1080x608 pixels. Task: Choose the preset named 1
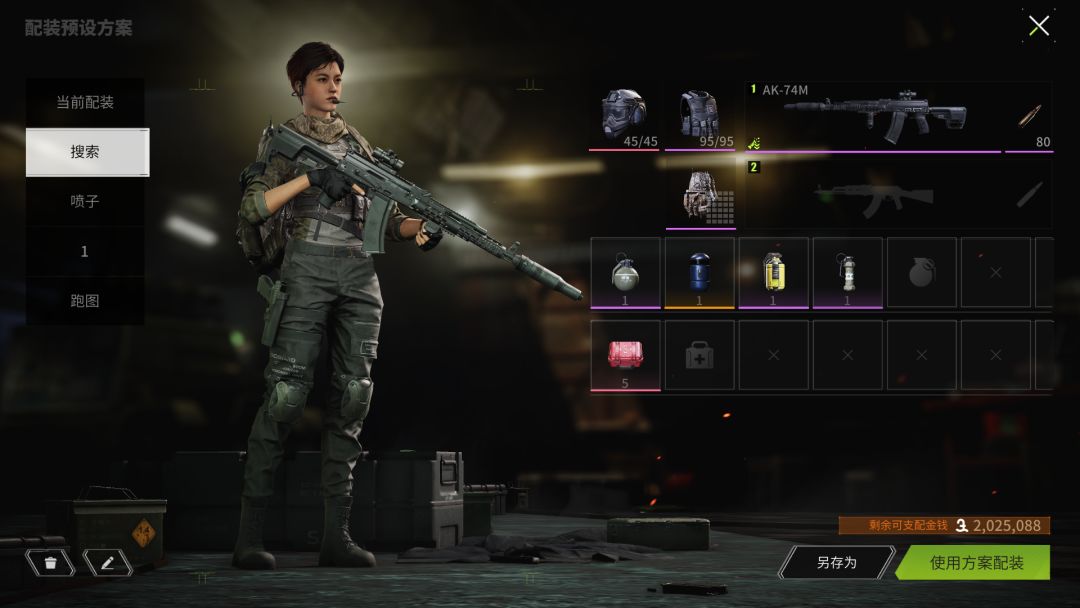tap(85, 251)
